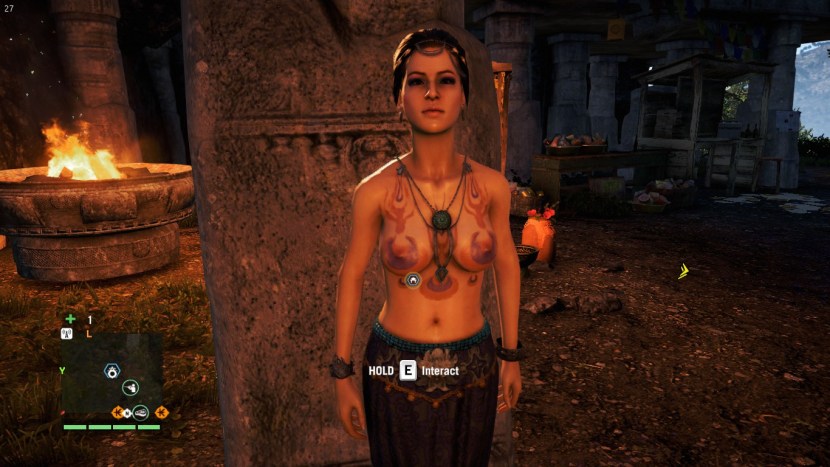Click the minimap panel
Image resolution: width=830 pixels, height=467 pixels.
pyautogui.click(x=111, y=375)
